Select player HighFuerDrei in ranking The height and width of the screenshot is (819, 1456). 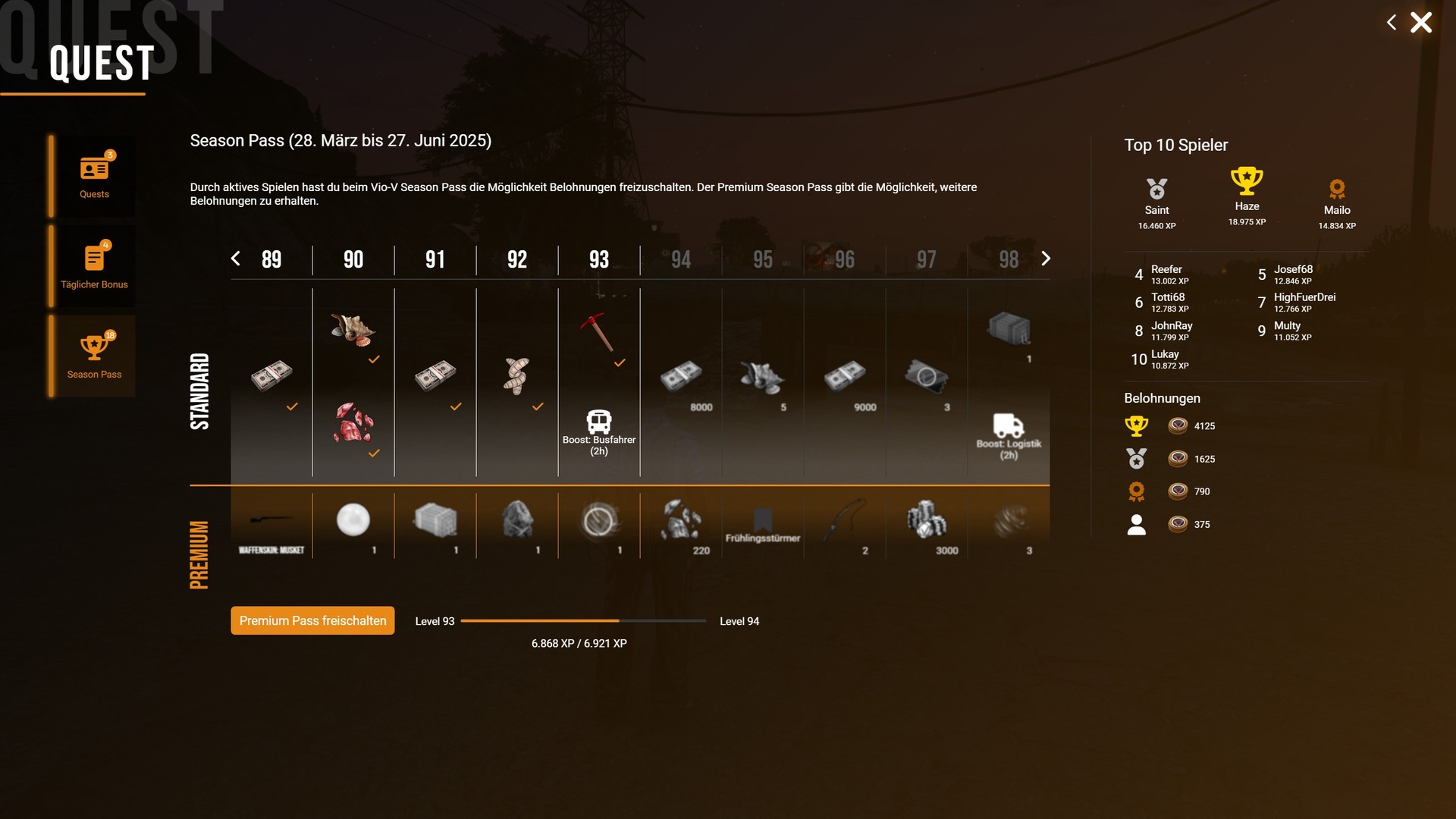pyautogui.click(x=1304, y=302)
